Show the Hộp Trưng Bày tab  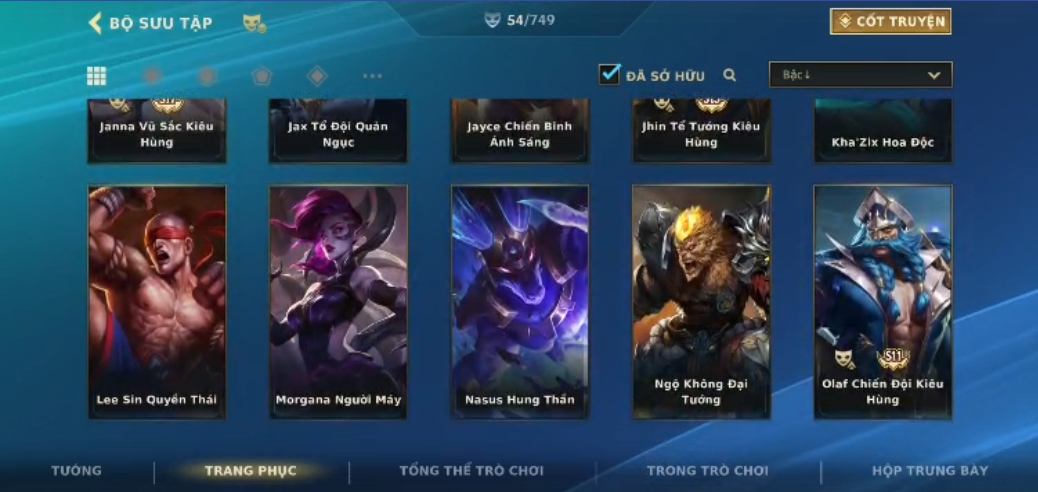pos(930,471)
